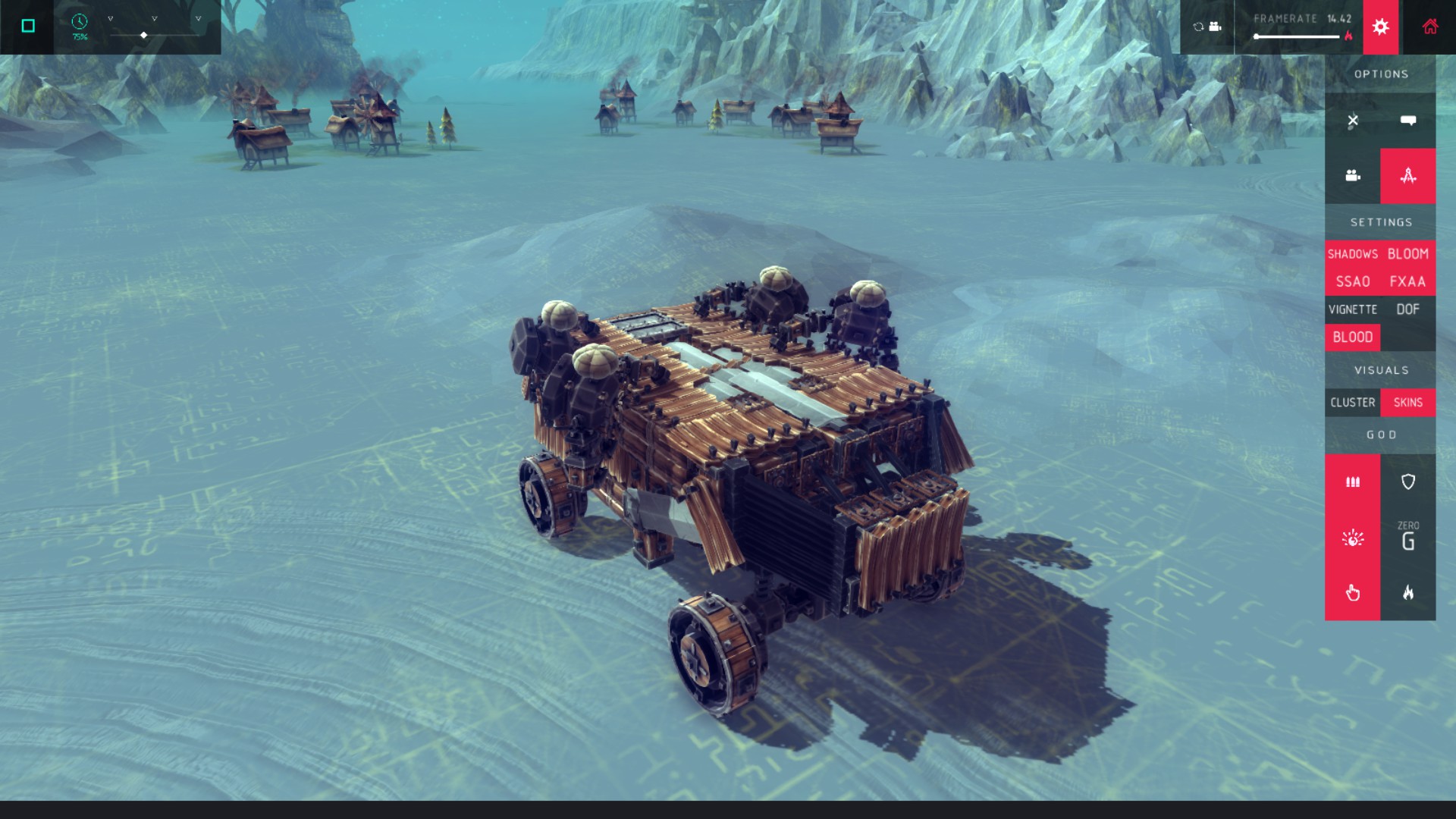
Task: Enable the CLUSTER visuals option
Action: (x=1353, y=403)
